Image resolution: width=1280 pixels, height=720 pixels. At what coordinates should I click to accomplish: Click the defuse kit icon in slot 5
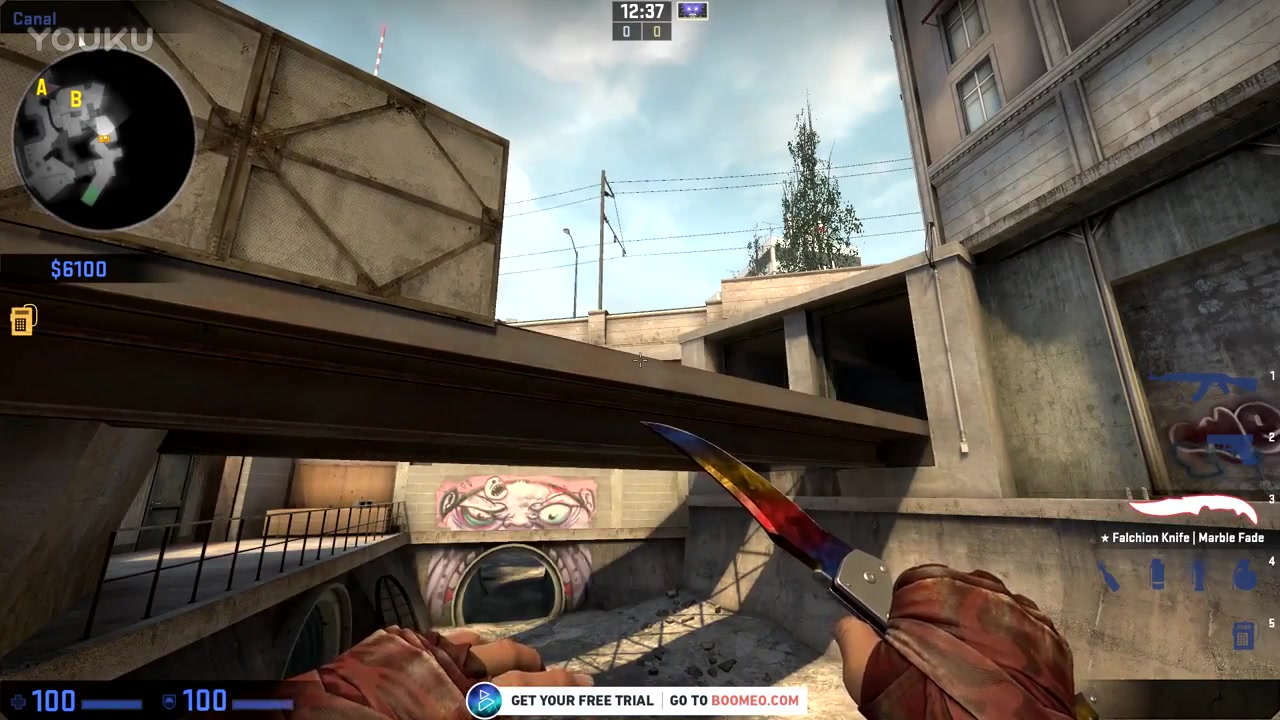(x=1243, y=634)
